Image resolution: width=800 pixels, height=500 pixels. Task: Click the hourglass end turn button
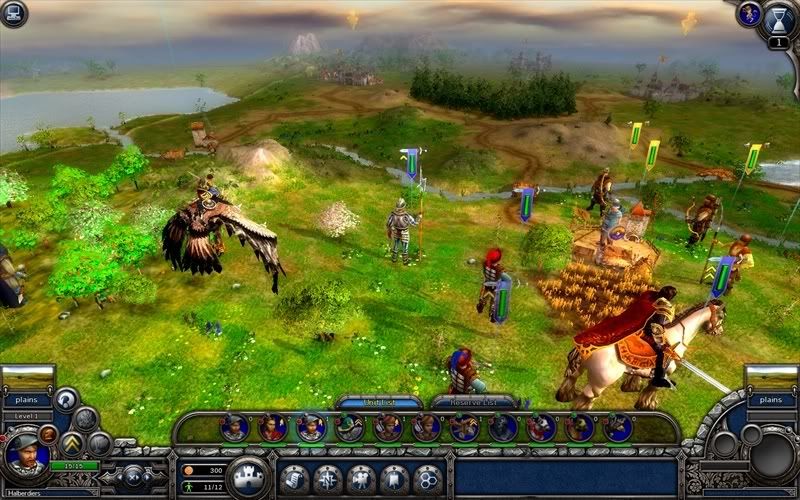click(778, 18)
